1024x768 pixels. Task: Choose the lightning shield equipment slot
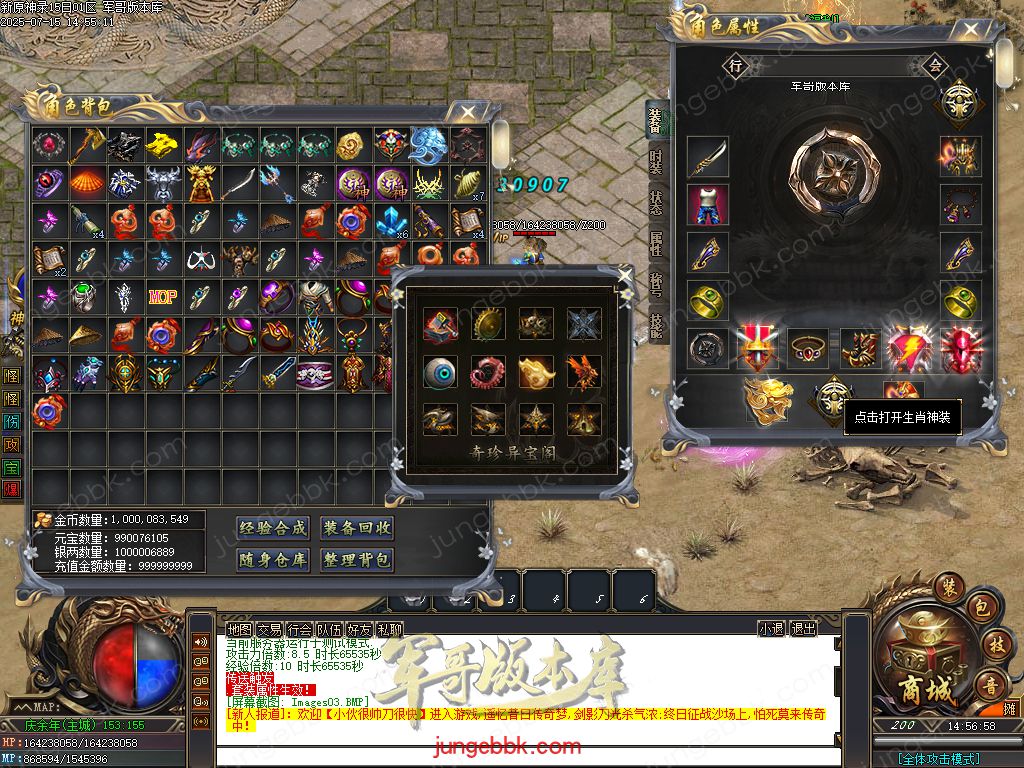coord(909,347)
